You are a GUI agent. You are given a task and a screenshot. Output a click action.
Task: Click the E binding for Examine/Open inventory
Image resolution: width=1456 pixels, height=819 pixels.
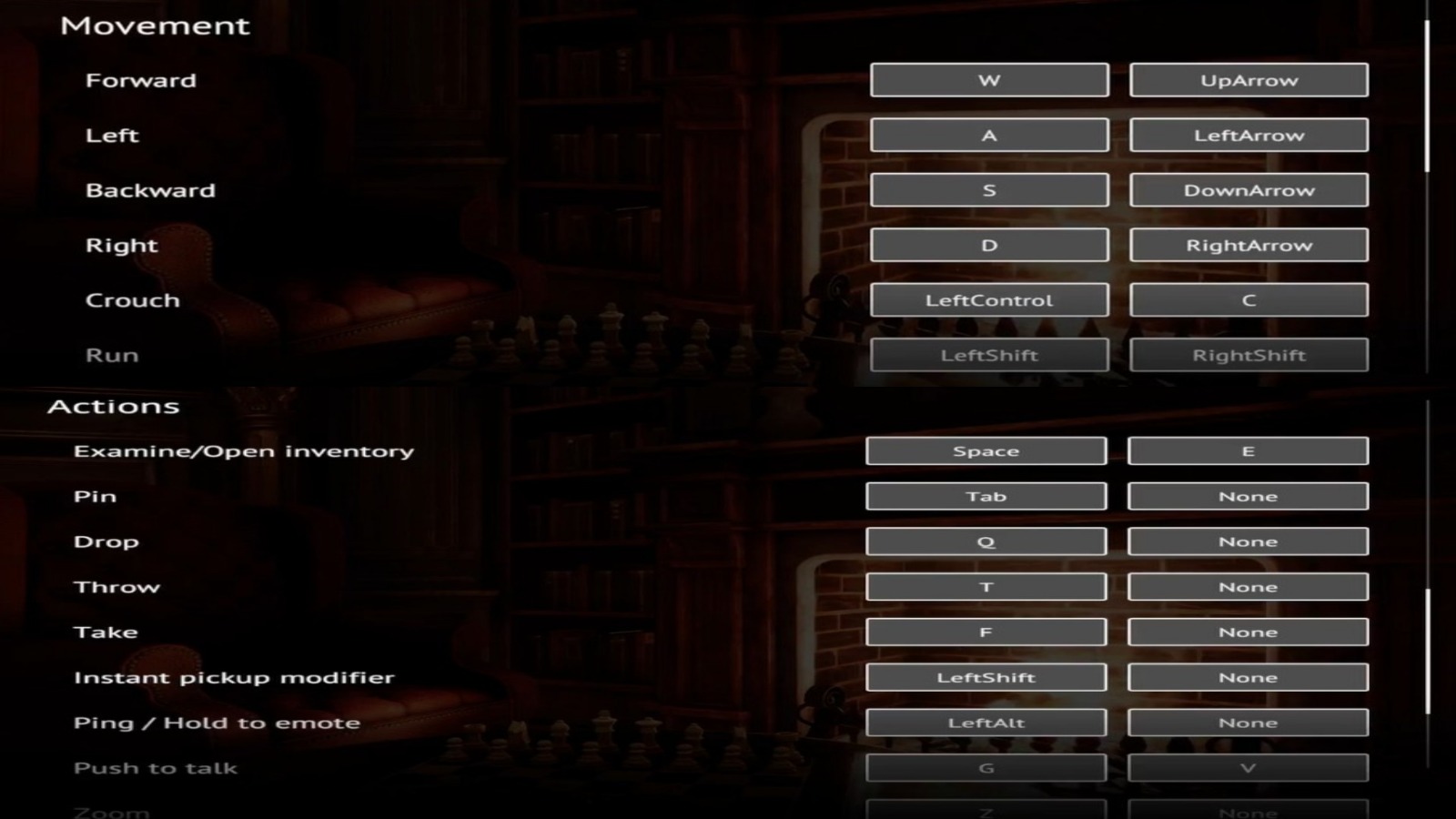click(x=1249, y=450)
